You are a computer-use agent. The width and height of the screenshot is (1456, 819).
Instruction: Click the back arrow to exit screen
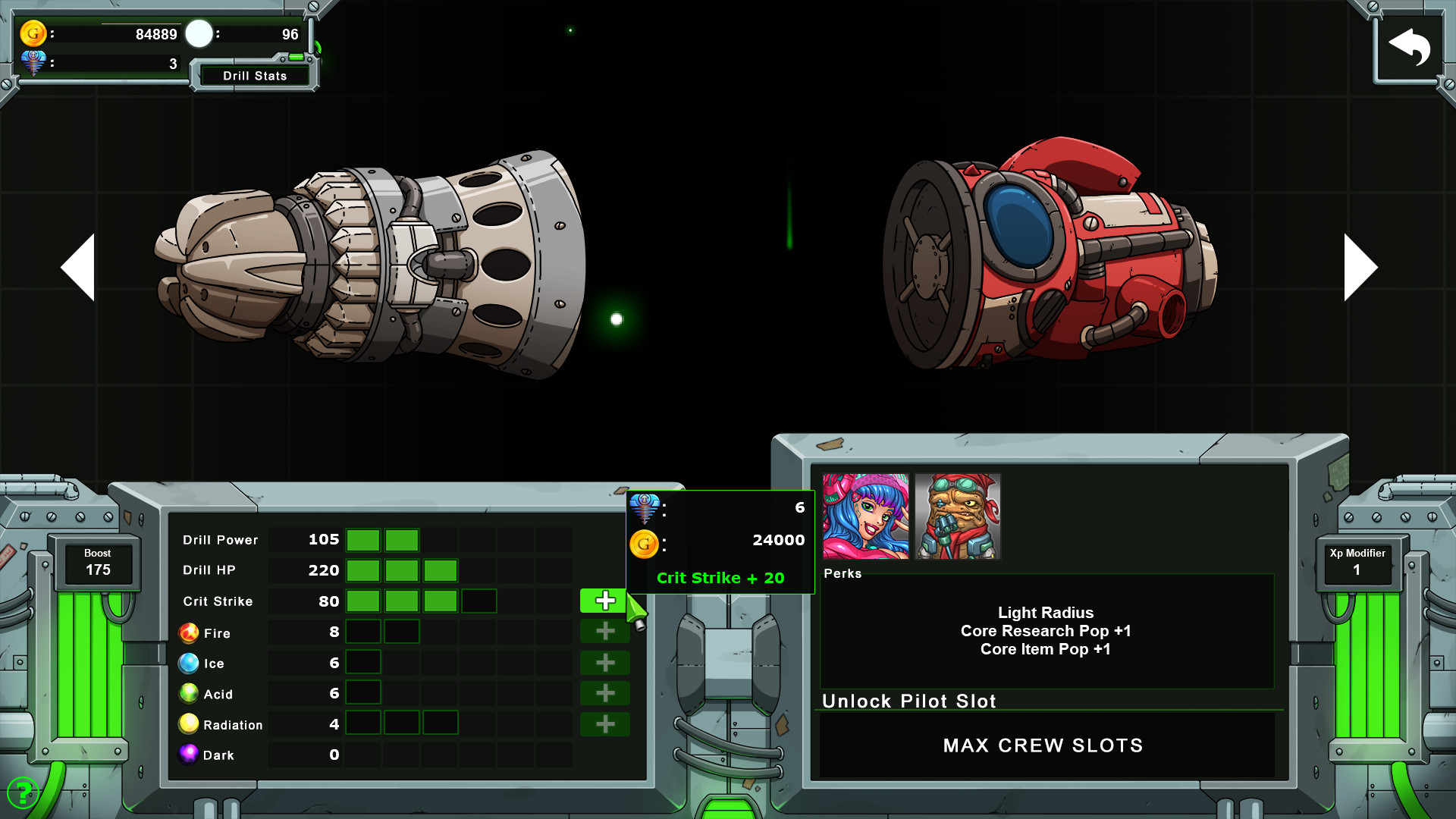click(x=1409, y=45)
